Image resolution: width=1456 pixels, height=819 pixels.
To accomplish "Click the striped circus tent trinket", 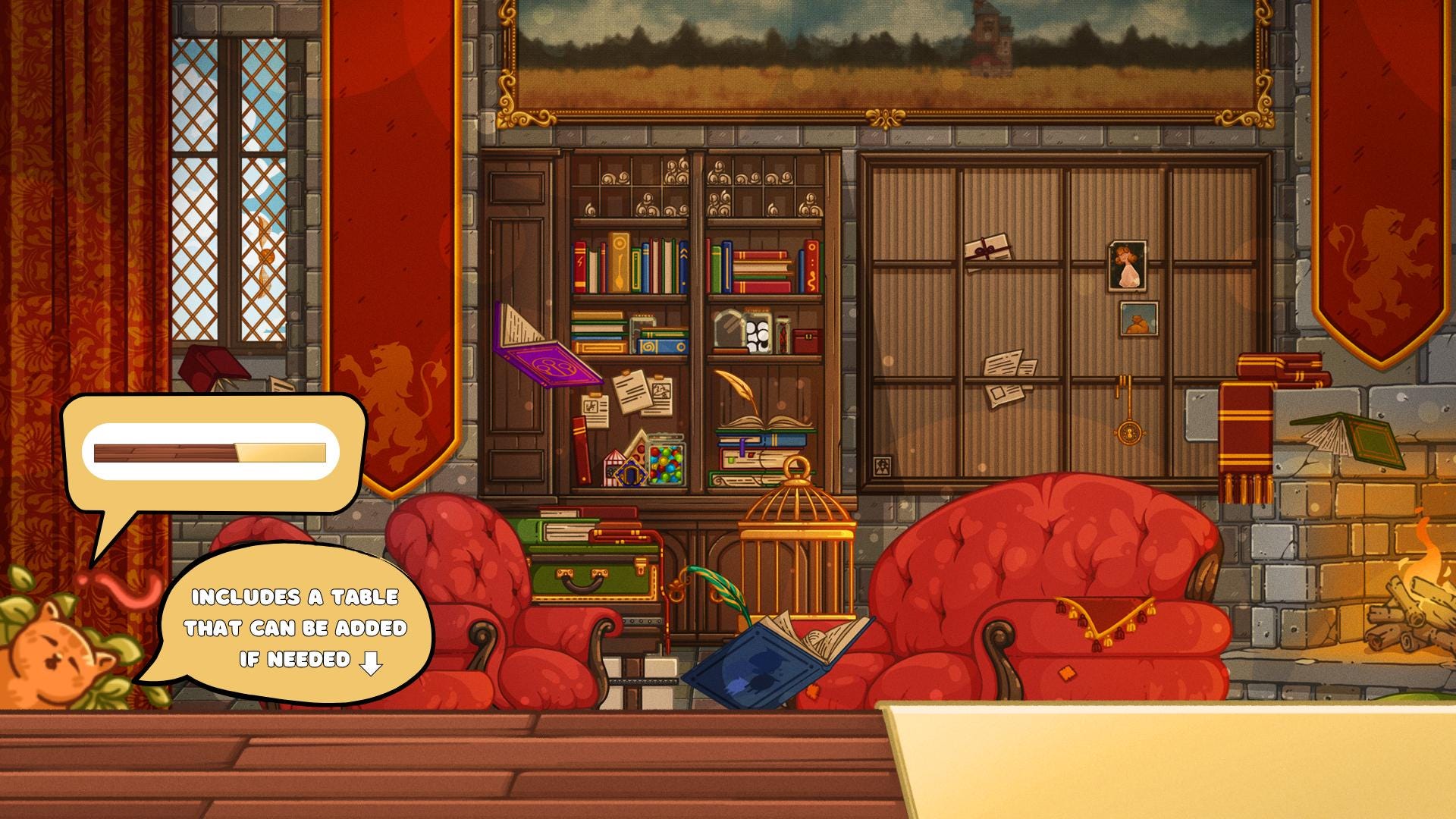I will (x=614, y=468).
